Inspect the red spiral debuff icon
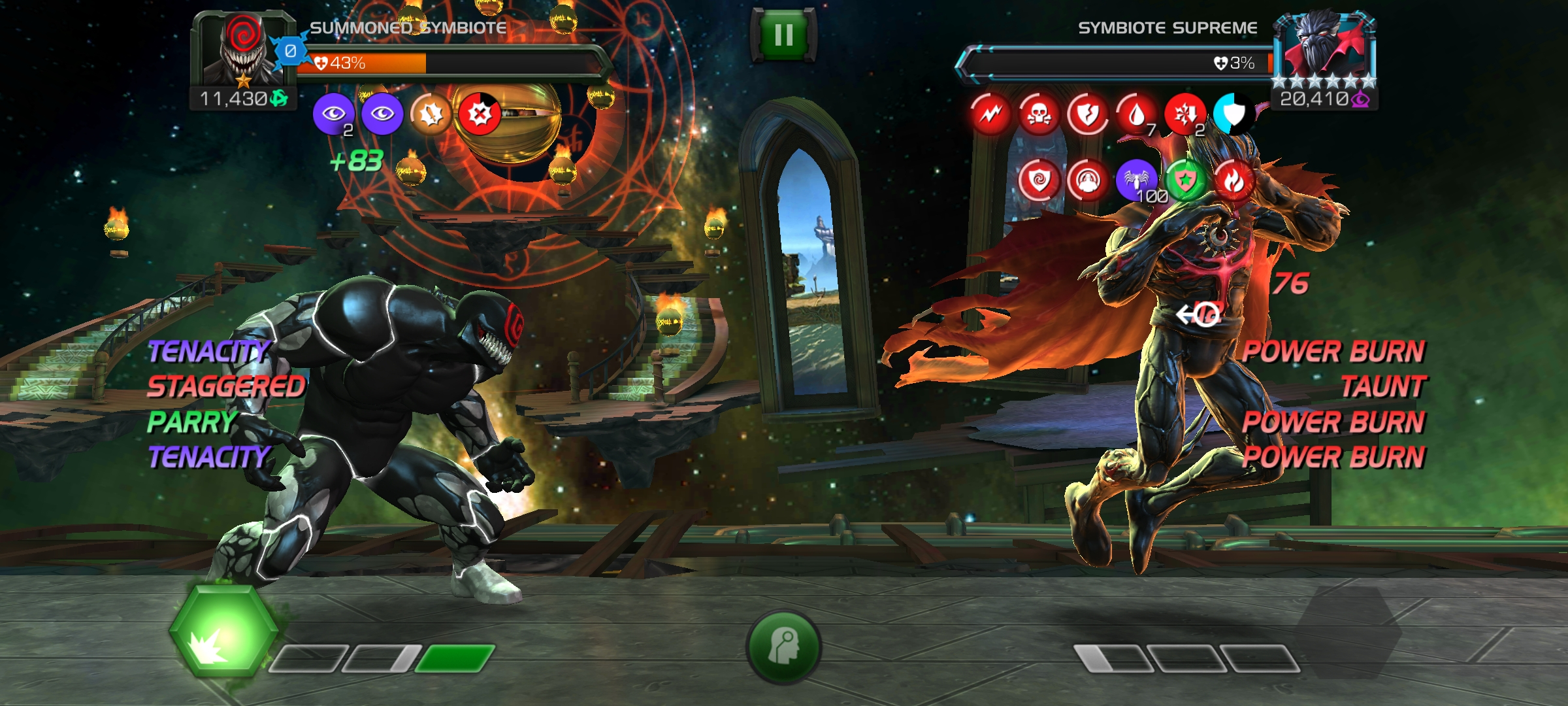1568x706 pixels. (1039, 180)
